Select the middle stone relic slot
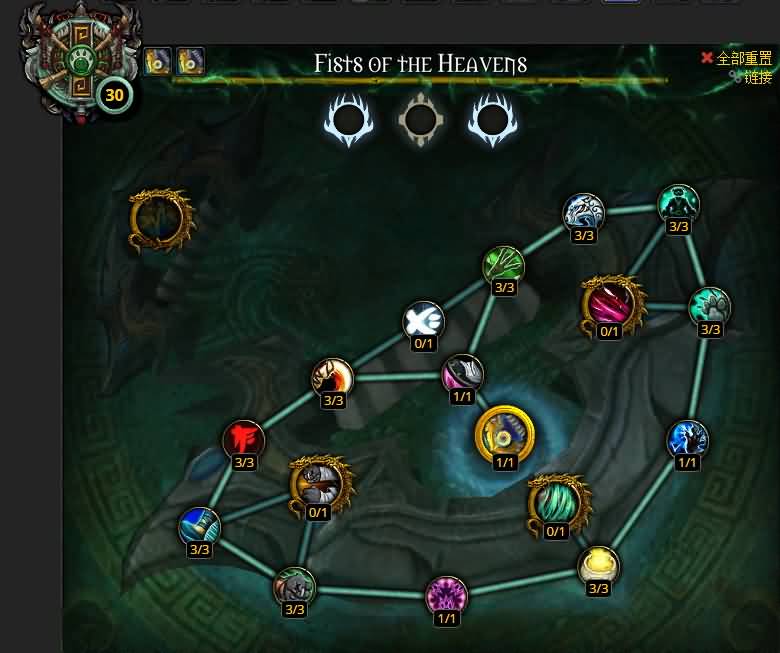Image resolution: width=780 pixels, height=653 pixels. tap(420, 120)
